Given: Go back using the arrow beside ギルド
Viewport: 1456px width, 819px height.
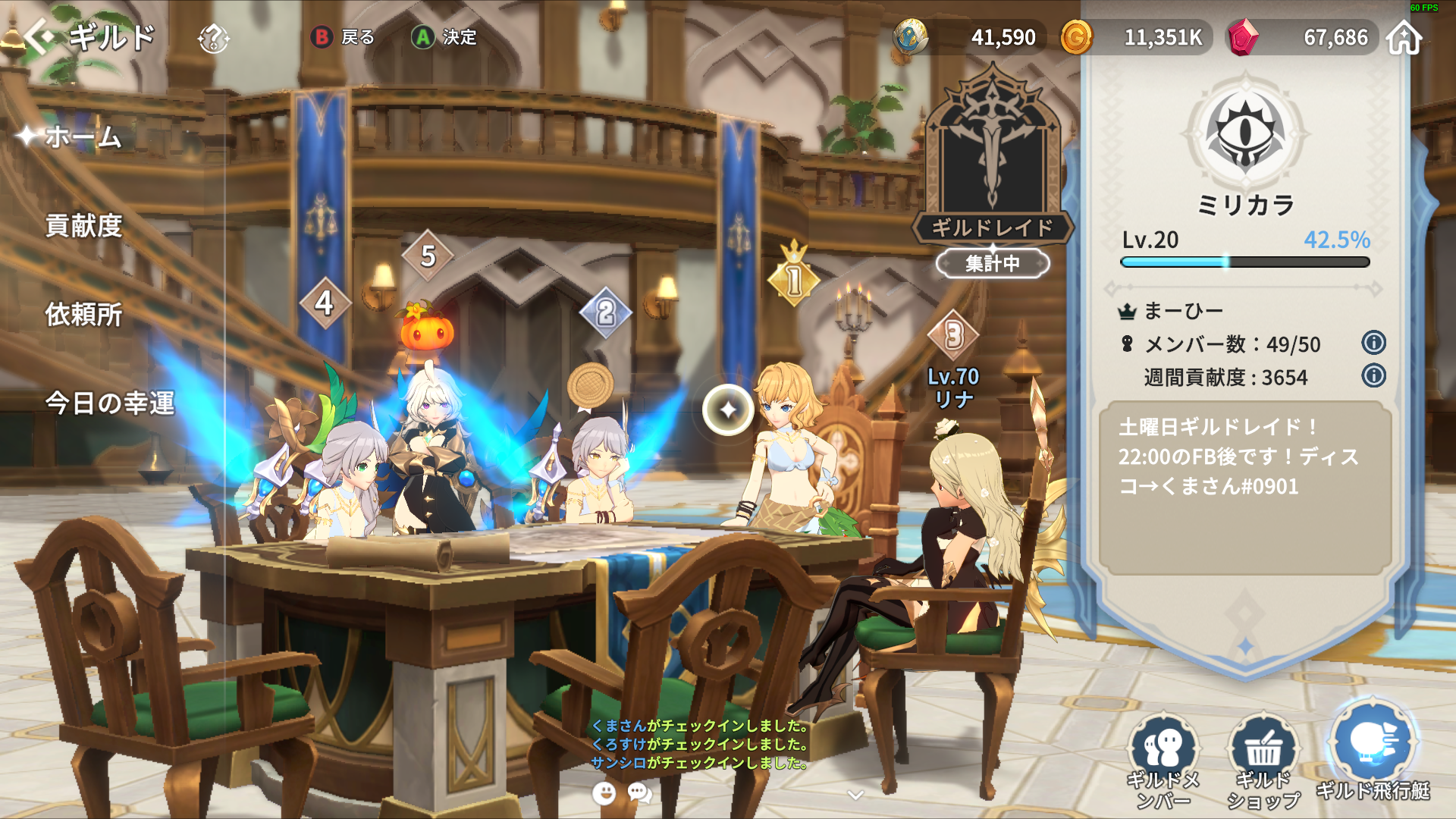Looking at the screenshot, I should pyautogui.click(x=39, y=36).
